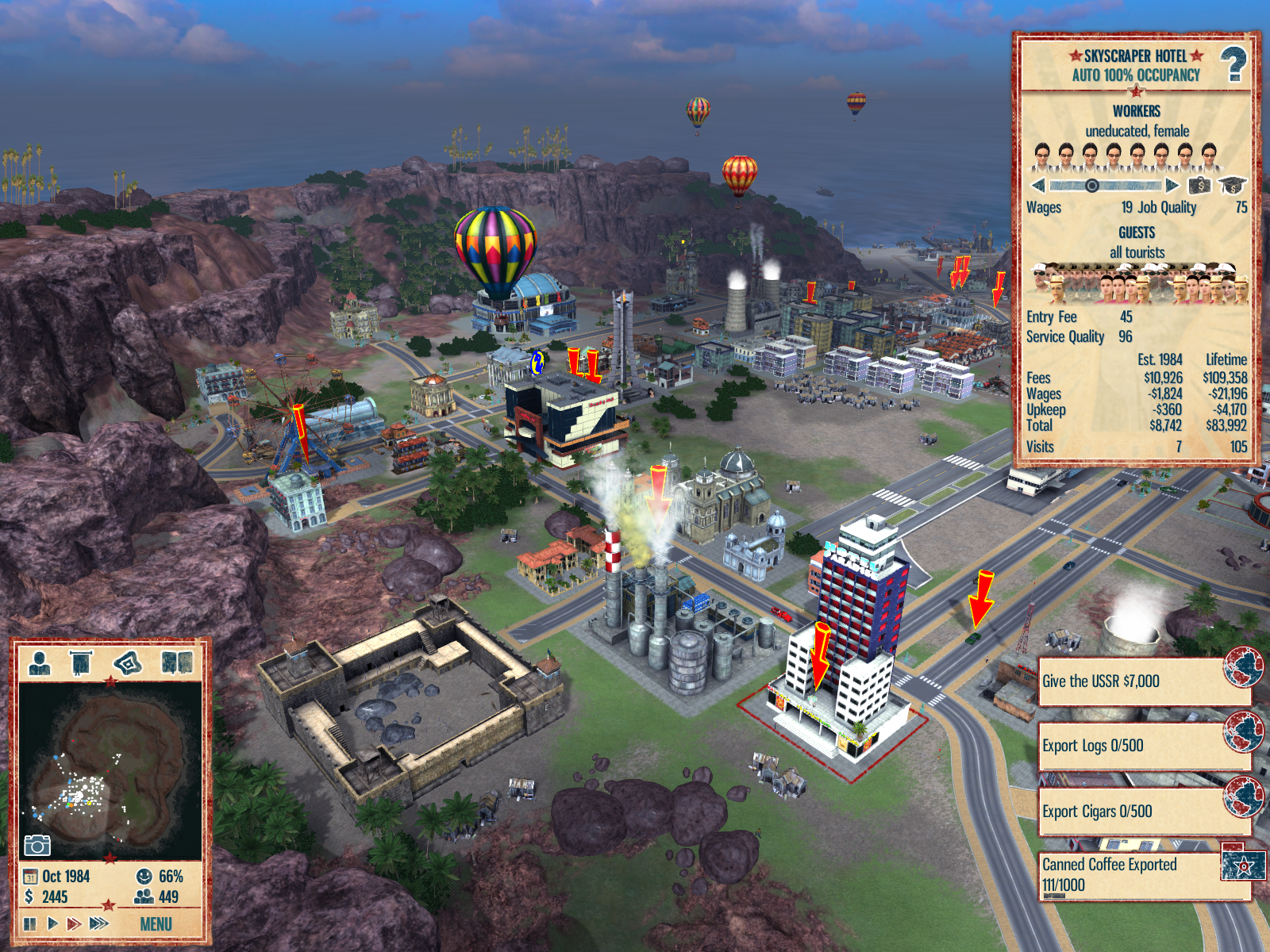
Task: Open Skyscraper Hotel help question mark
Action: click(x=1233, y=65)
